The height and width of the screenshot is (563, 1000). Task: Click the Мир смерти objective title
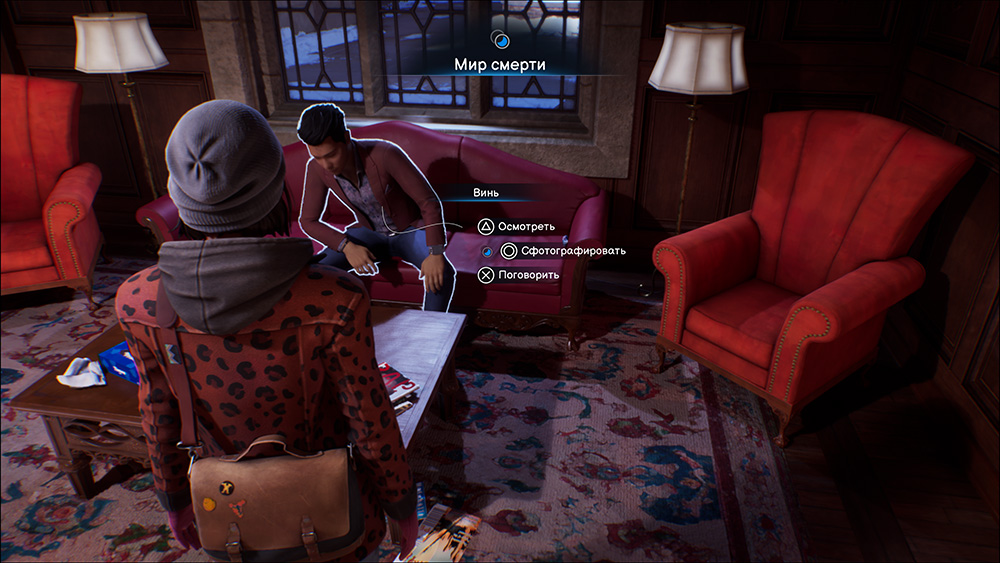coord(500,65)
